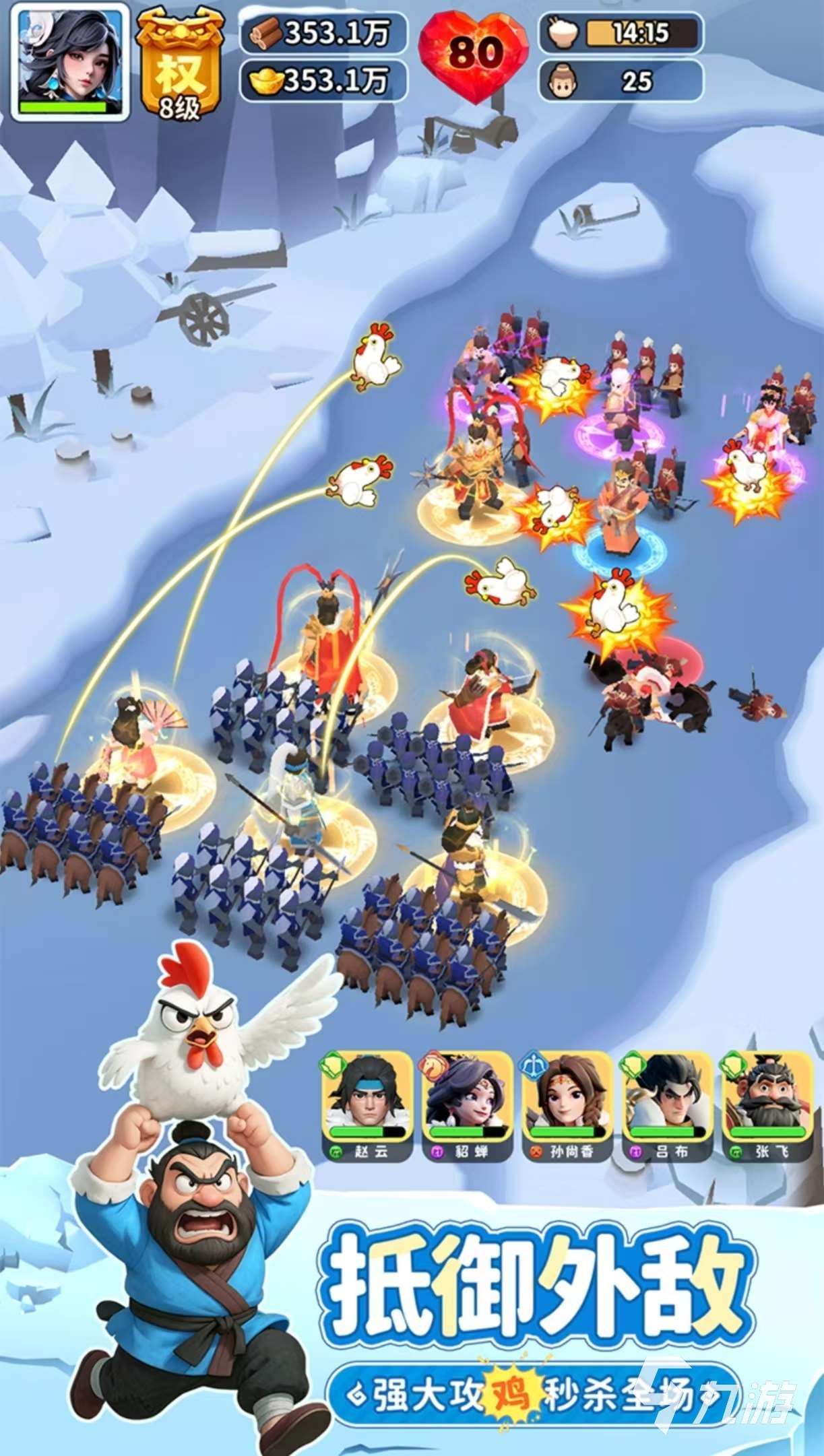This screenshot has height=1456, width=824.
Task: Tap the rice bowl food timer
Action: pyautogui.click(x=621, y=33)
